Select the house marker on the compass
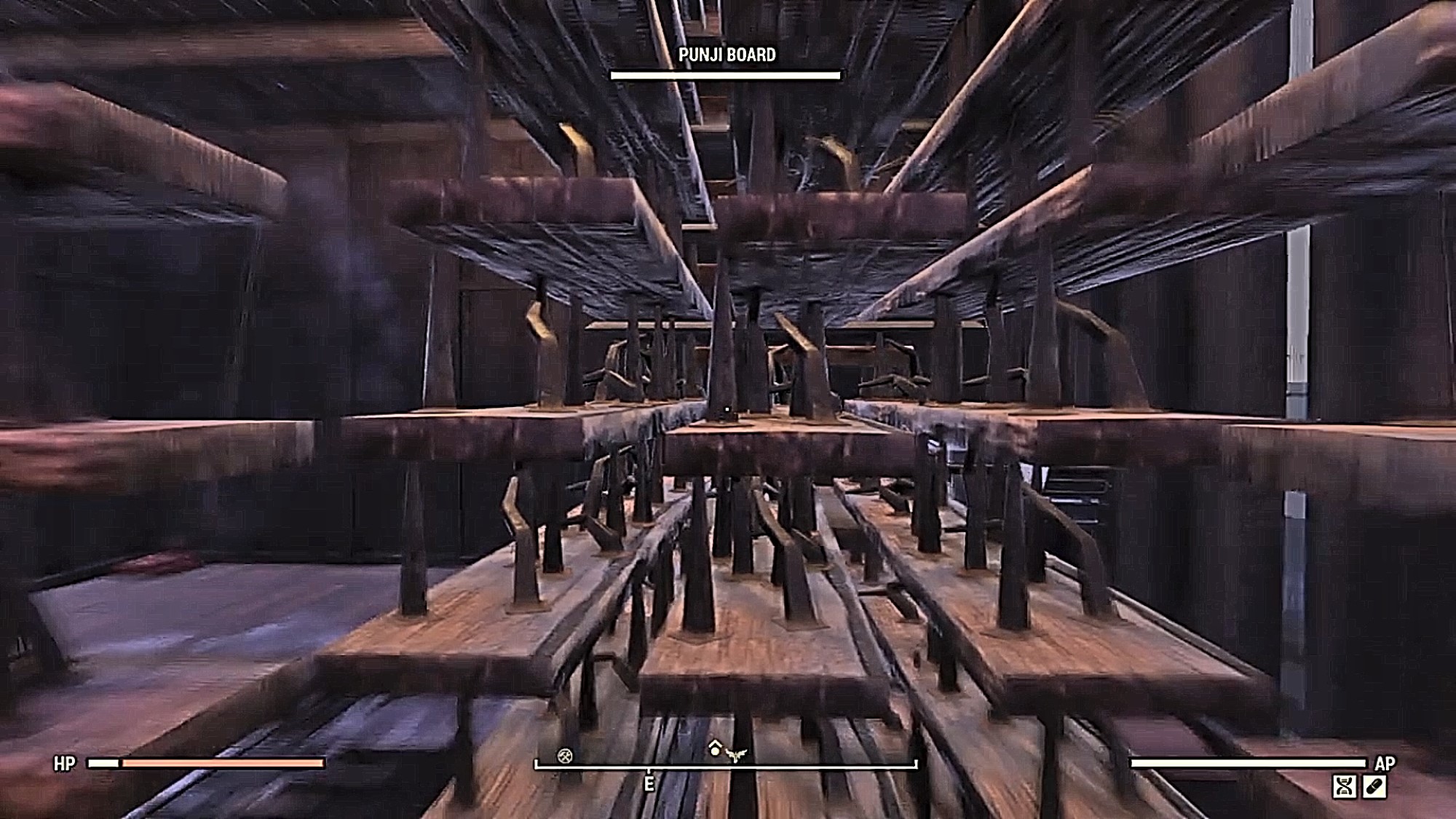 pyautogui.click(x=715, y=748)
